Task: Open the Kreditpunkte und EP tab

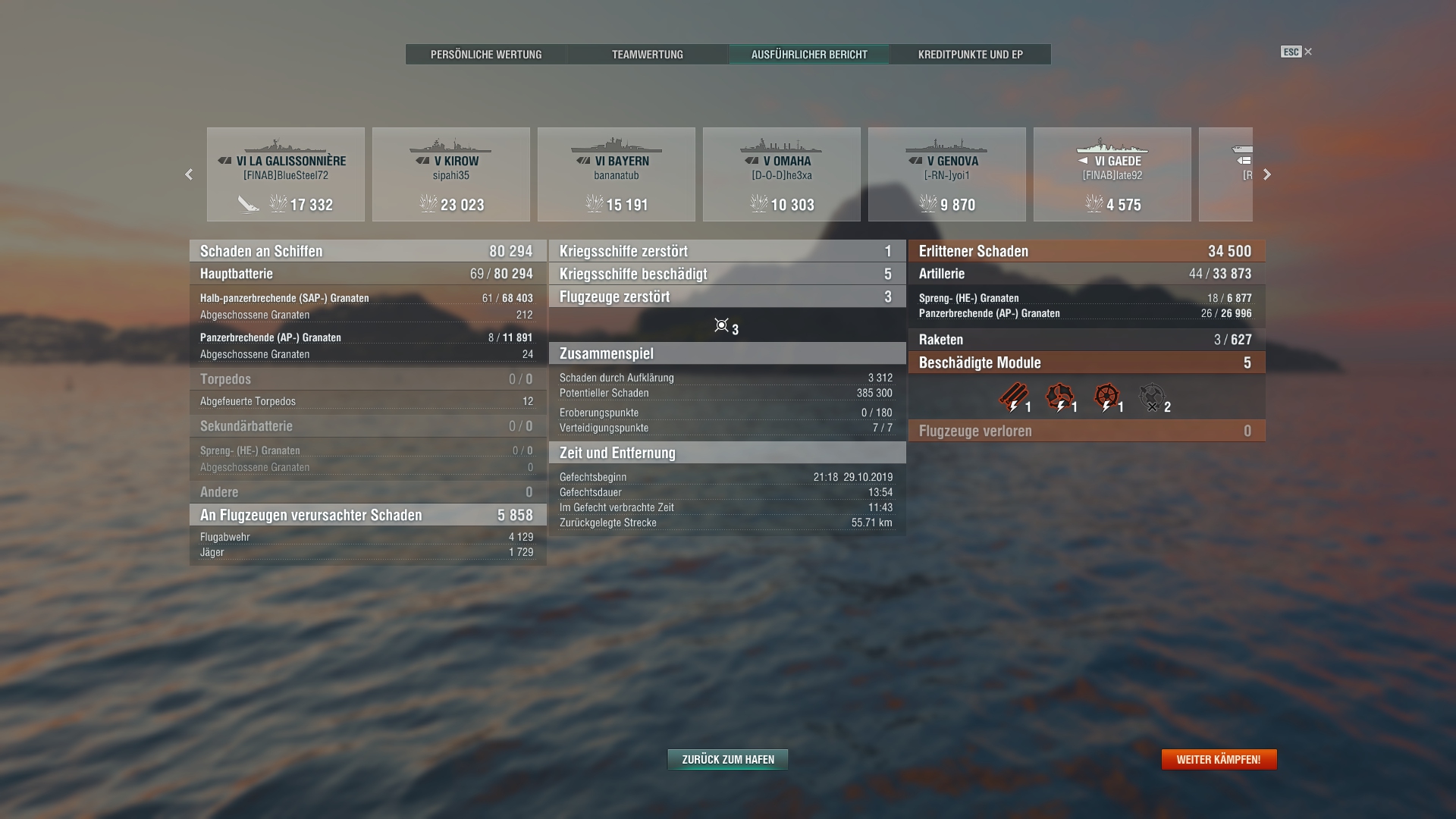Action: point(970,54)
